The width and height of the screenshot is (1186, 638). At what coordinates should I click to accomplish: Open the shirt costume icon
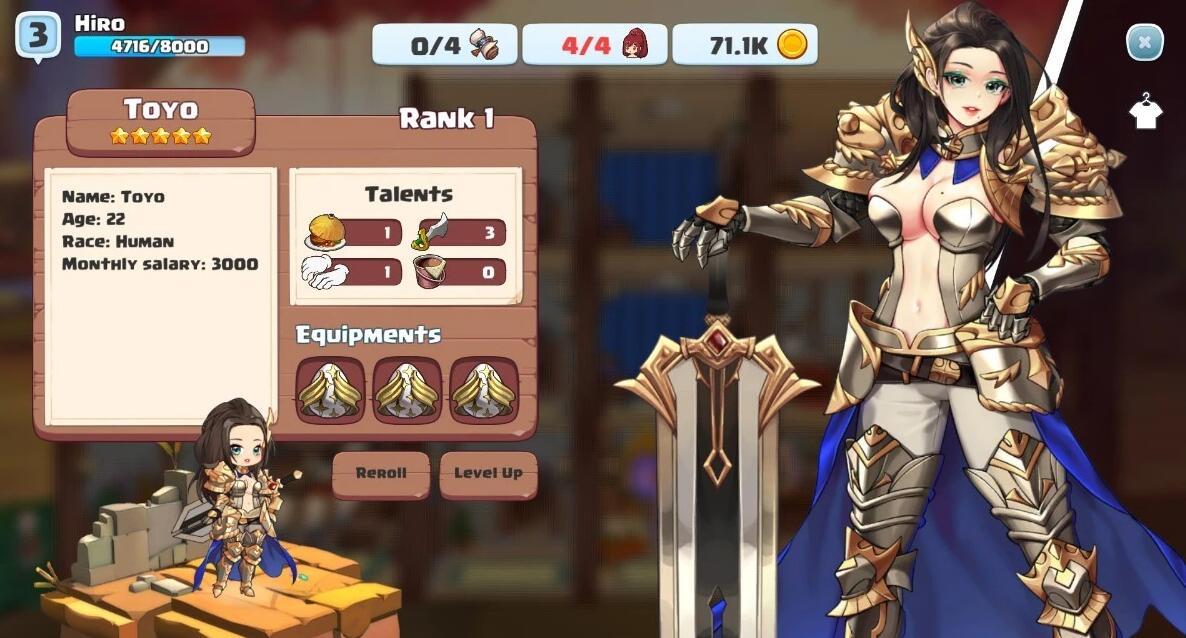click(1145, 111)
